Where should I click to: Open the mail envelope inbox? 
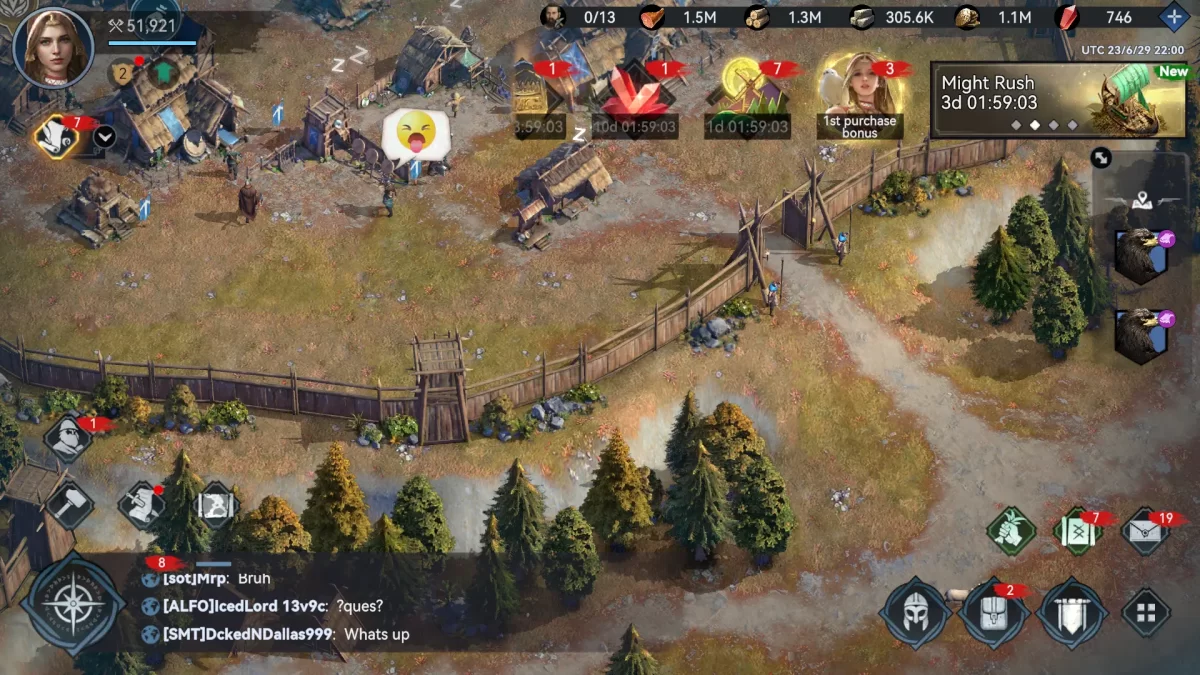pyautogui.click(x=1145, y=531)
